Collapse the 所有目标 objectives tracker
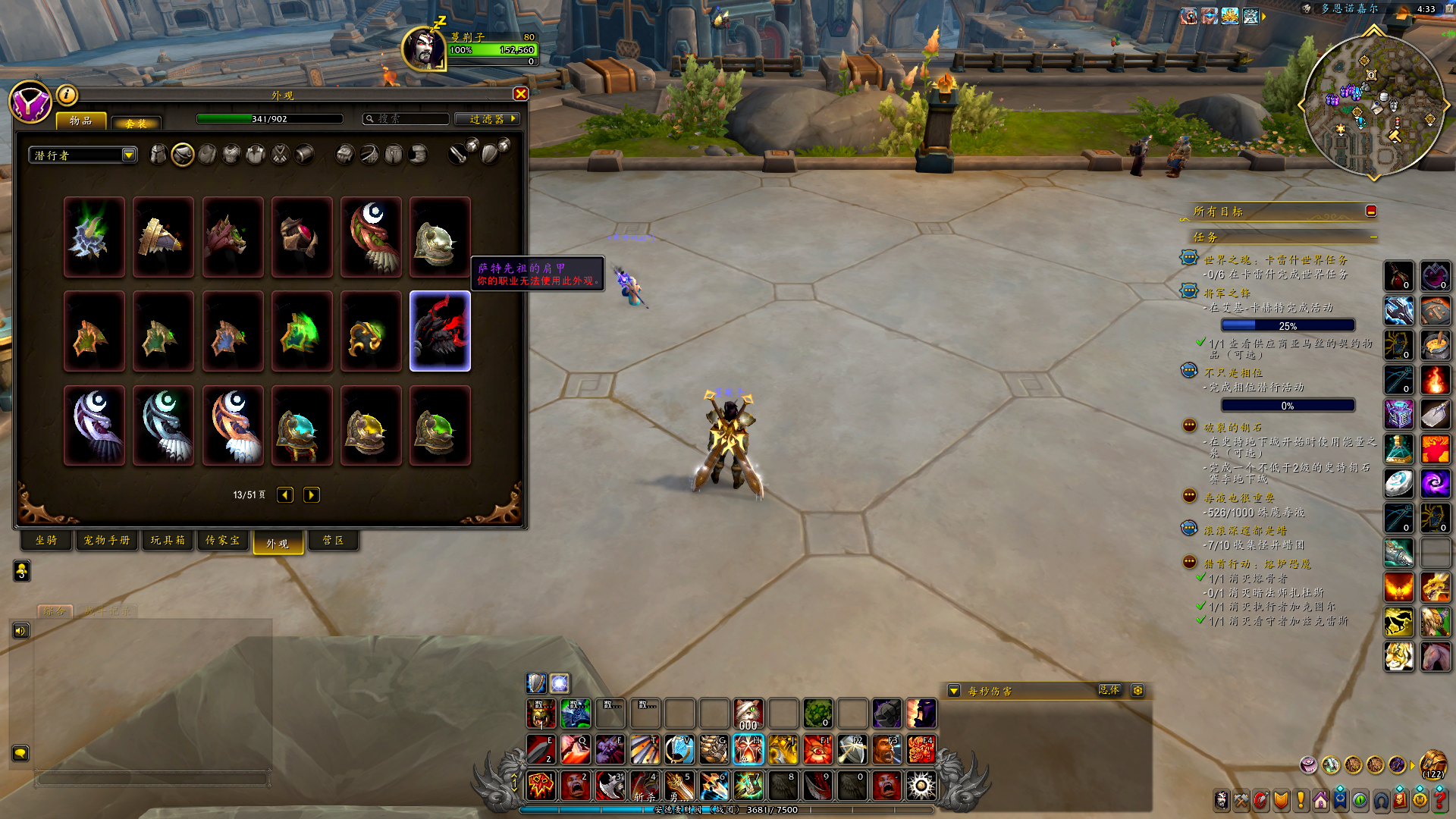The width and height of the screenshot is (1456, 819). click(x=1370, y=212)
